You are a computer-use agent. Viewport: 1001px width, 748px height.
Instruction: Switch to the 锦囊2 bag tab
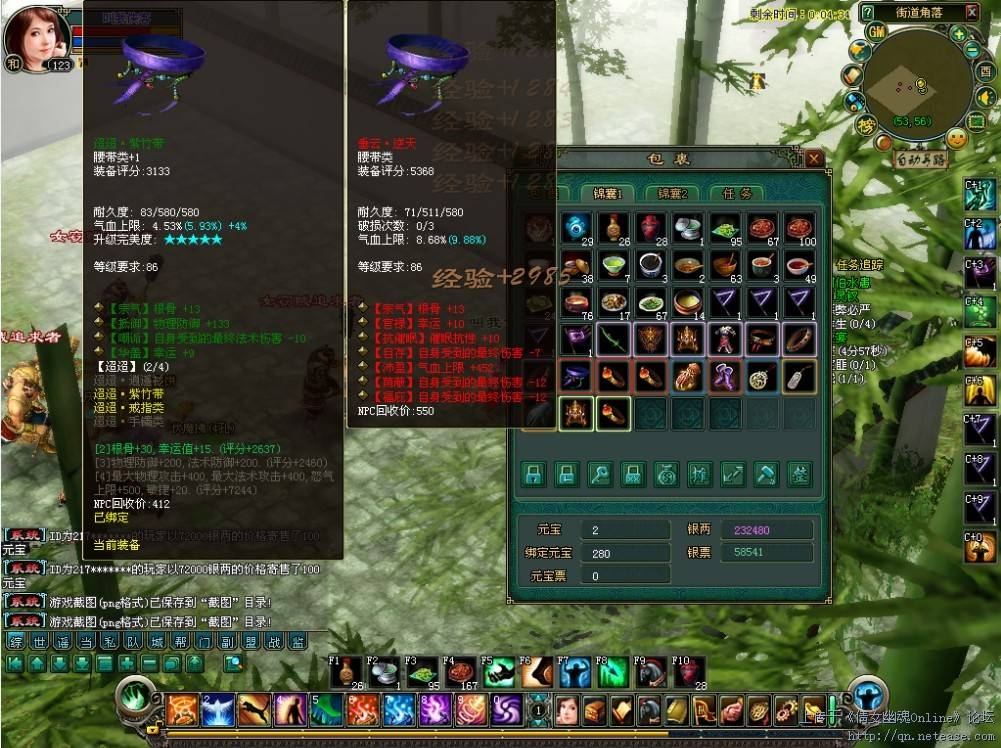(x=671, y=193)
